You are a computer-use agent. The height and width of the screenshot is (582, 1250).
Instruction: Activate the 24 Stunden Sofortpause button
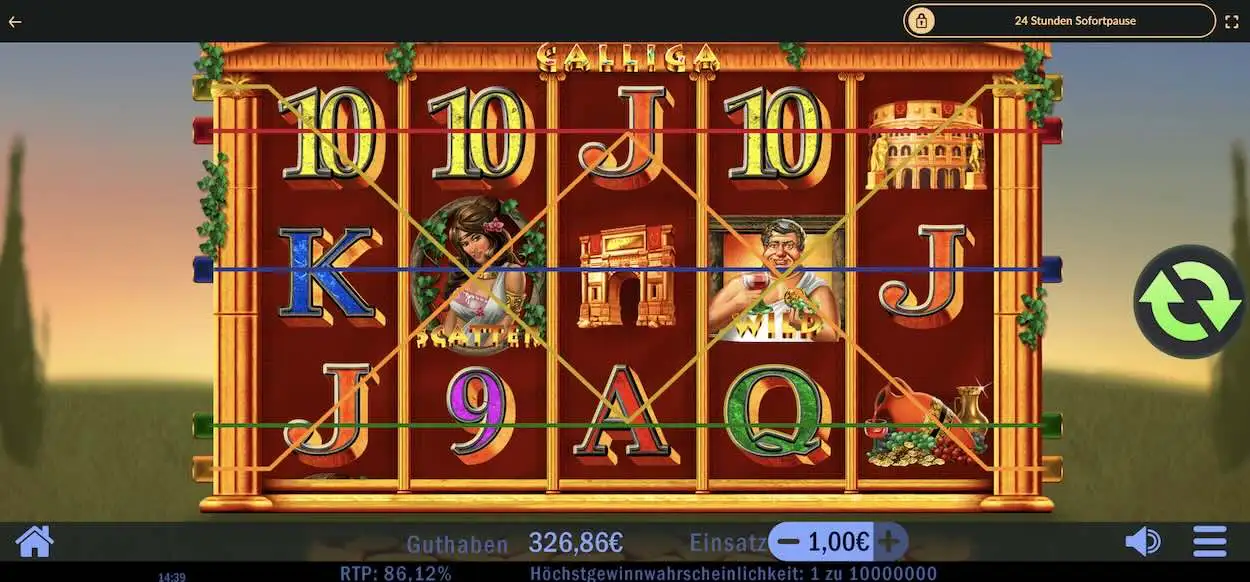1059,20
